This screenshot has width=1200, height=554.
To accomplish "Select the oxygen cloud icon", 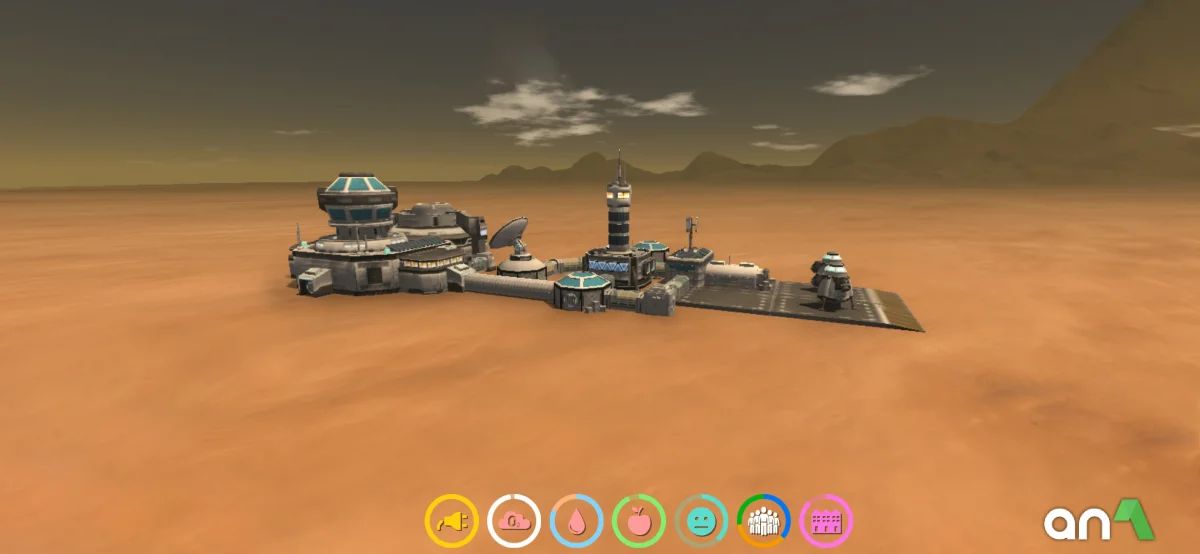I will tap(514, 521).
